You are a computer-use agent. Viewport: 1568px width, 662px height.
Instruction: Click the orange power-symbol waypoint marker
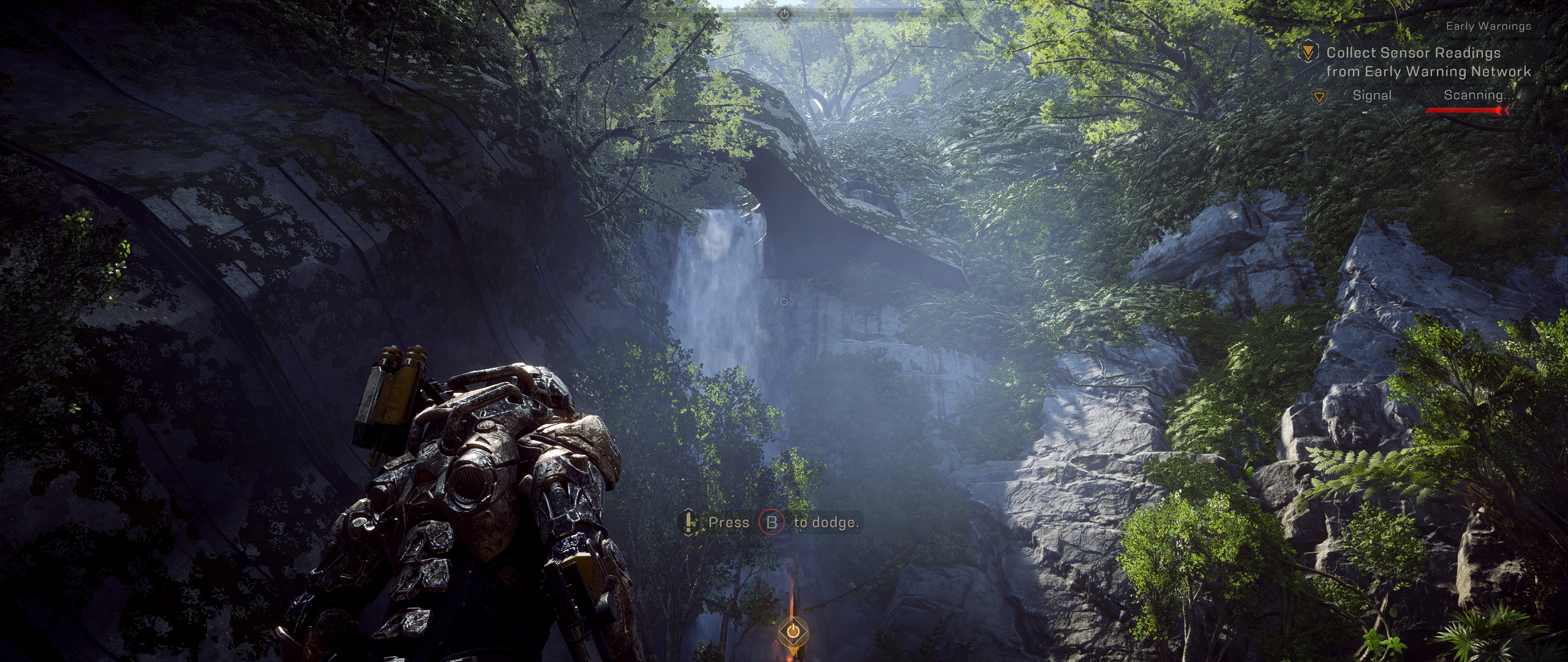[x=792, y=631]
